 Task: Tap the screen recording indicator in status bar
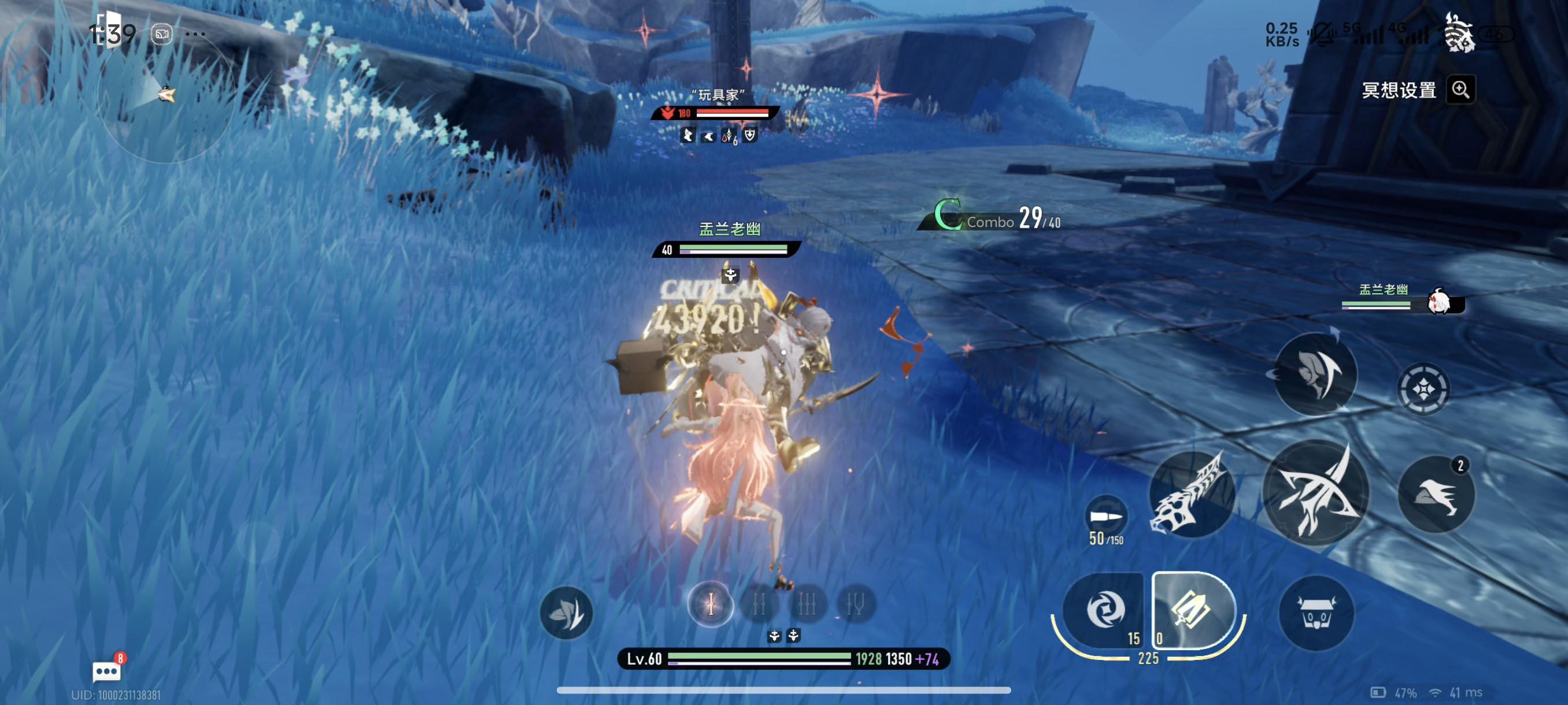click(162, 34)
